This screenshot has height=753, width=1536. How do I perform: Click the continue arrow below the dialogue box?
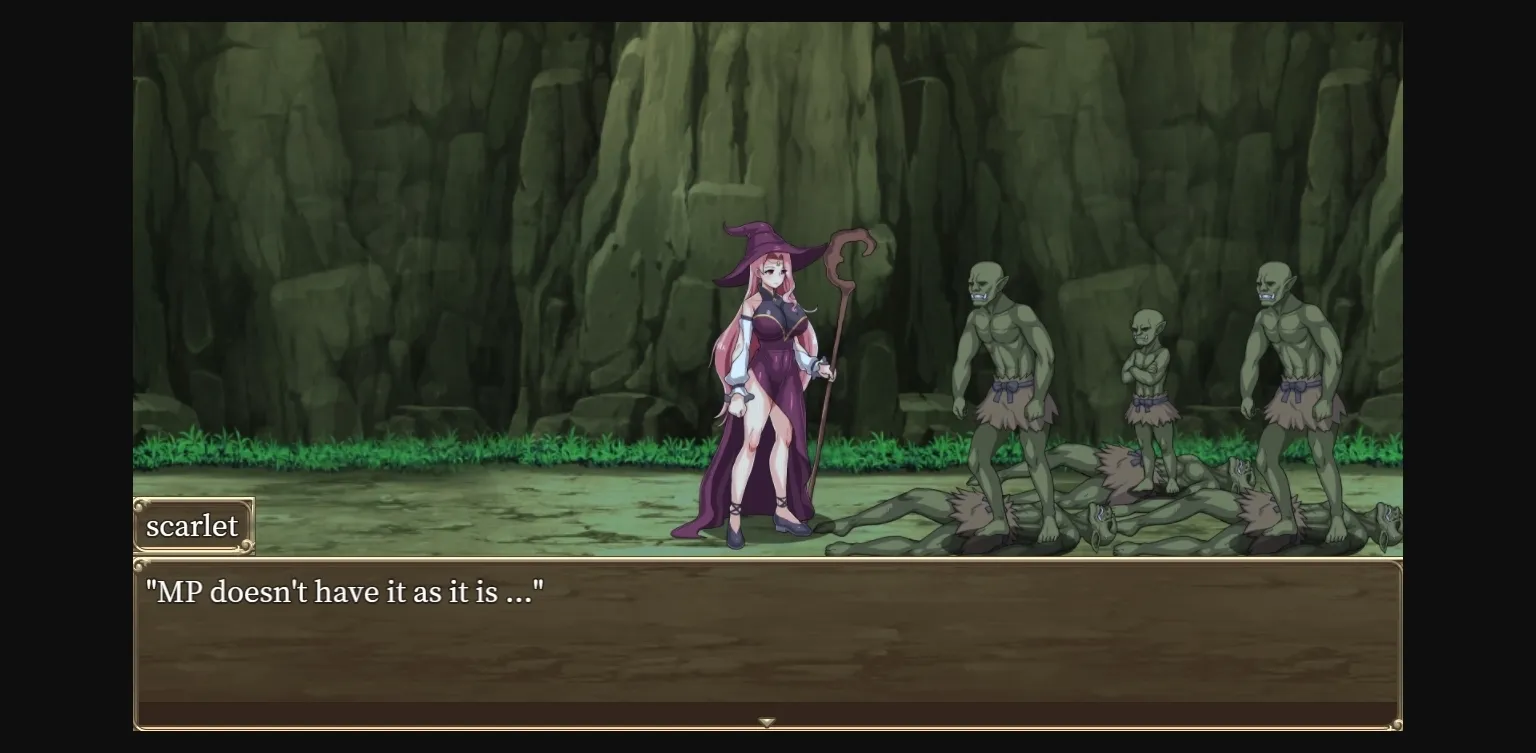pos(767,721)
